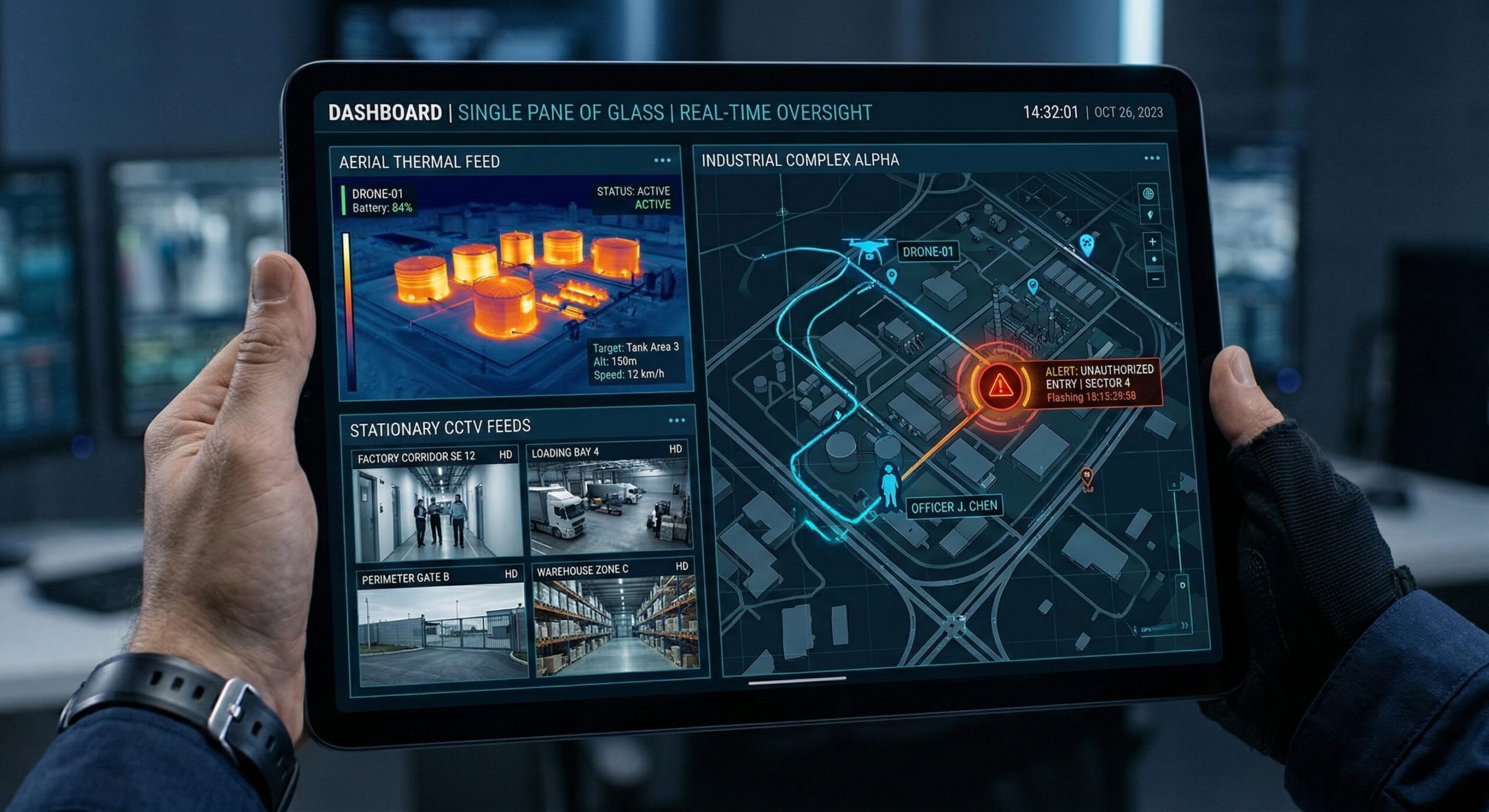The height and width of the screenshot is (812, 1489).
Task: Zoom out the map with the minus button
Action: pos(1155,280)
